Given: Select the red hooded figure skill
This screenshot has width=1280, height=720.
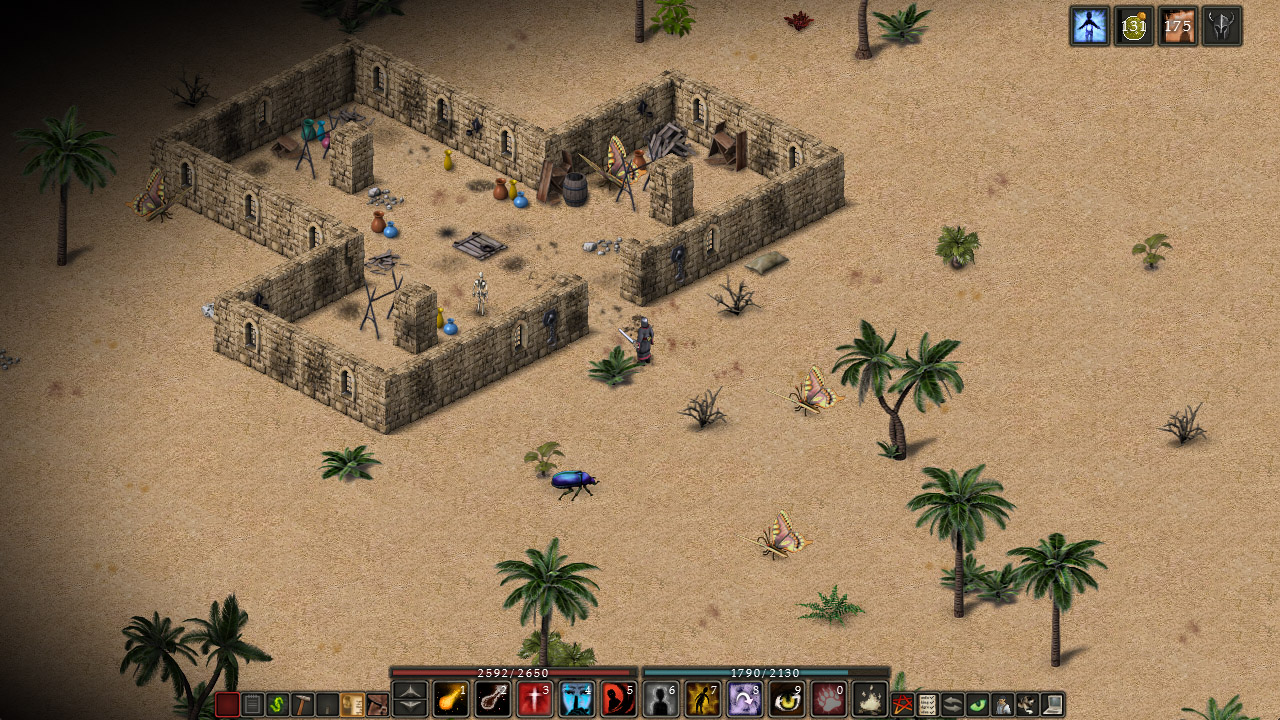Looking at the screenshot, I should pos(619,699).
